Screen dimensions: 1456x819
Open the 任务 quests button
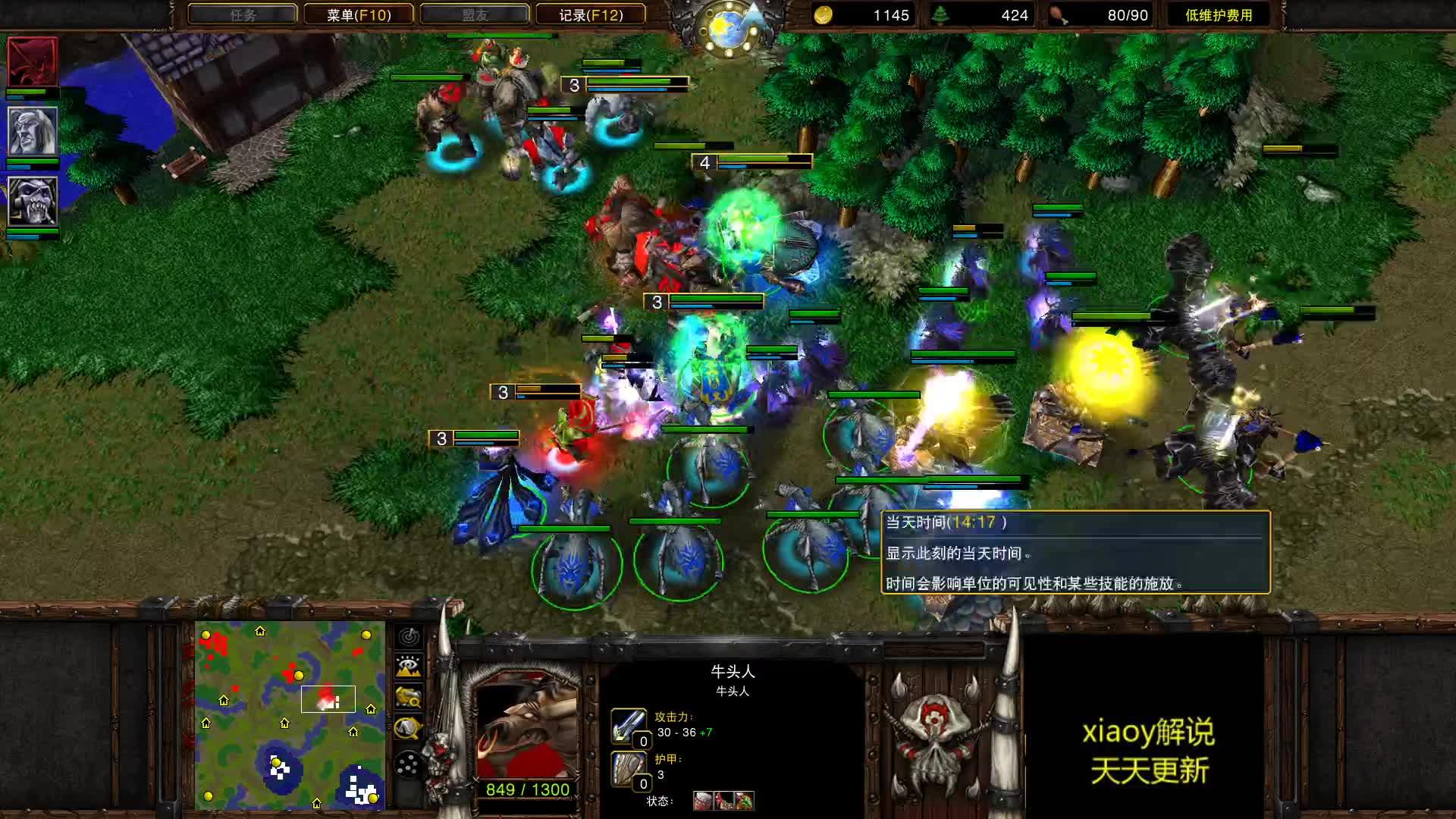[x=243, y=14]
